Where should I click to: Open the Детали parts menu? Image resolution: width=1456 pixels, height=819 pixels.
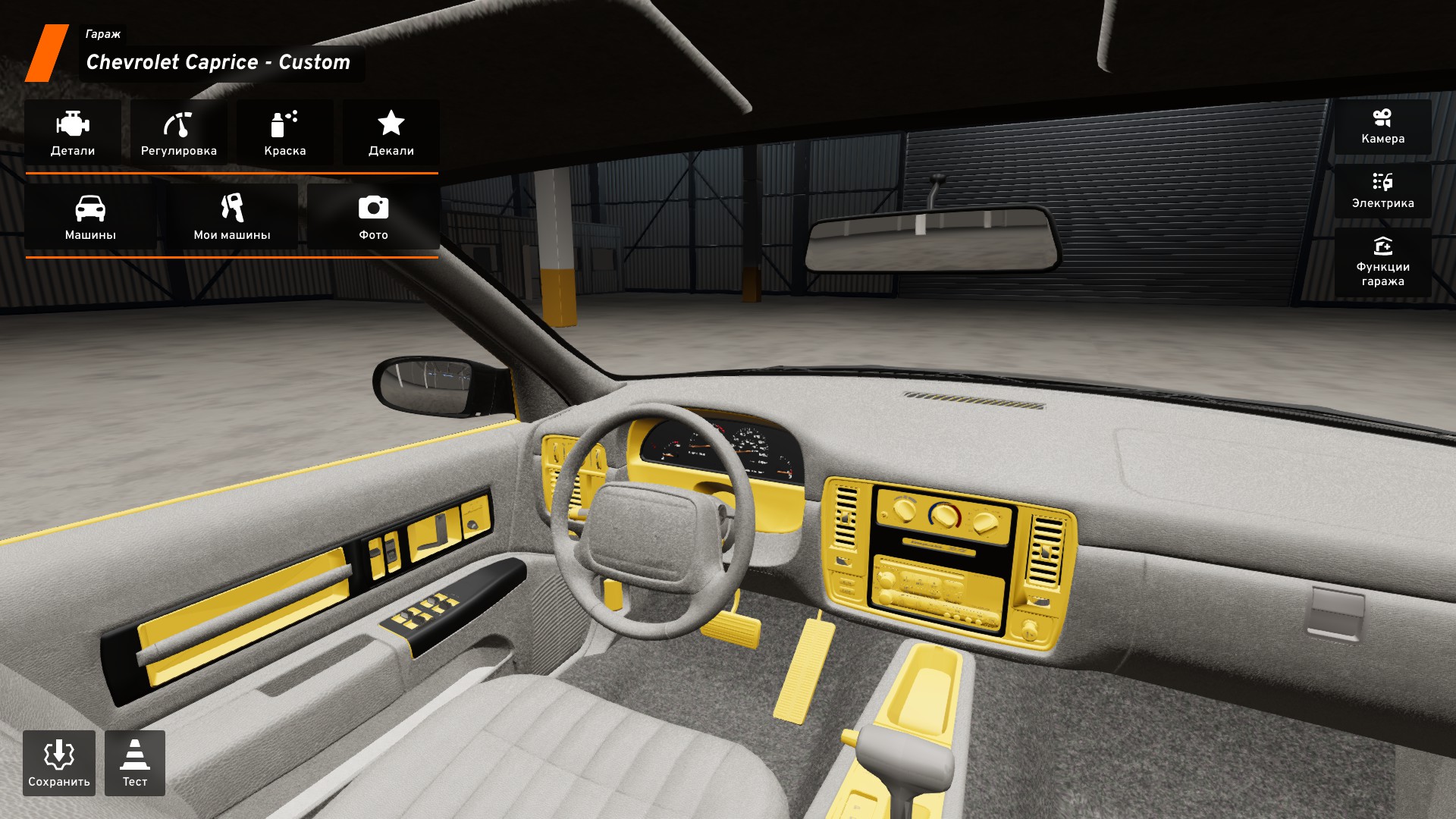click(x=73, y=133)
